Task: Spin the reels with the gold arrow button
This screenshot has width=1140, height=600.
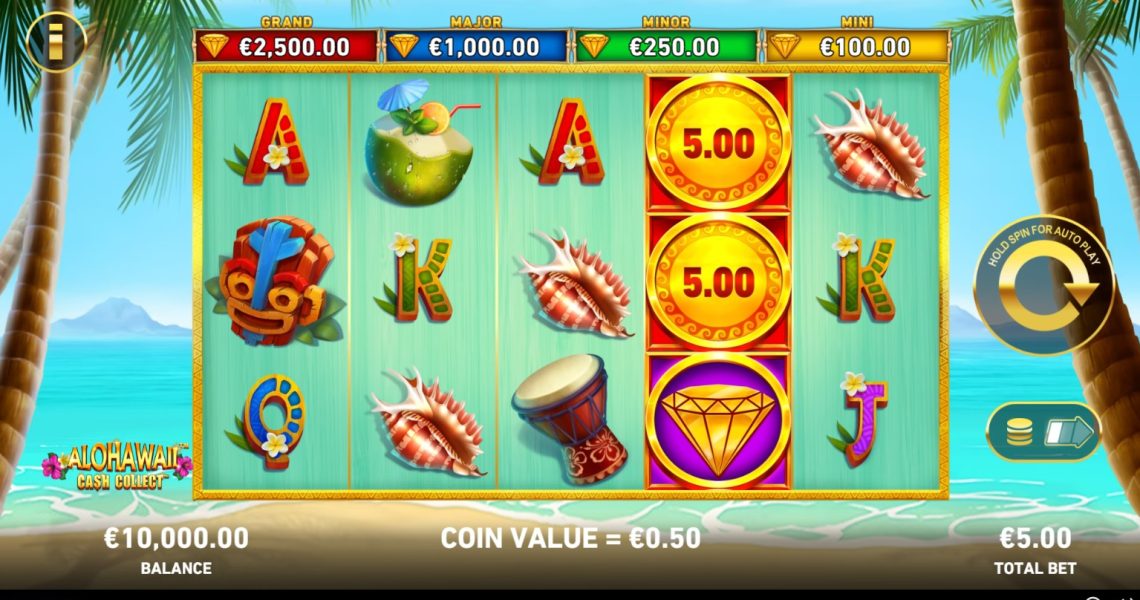Action: click(x=1044, y=286)
